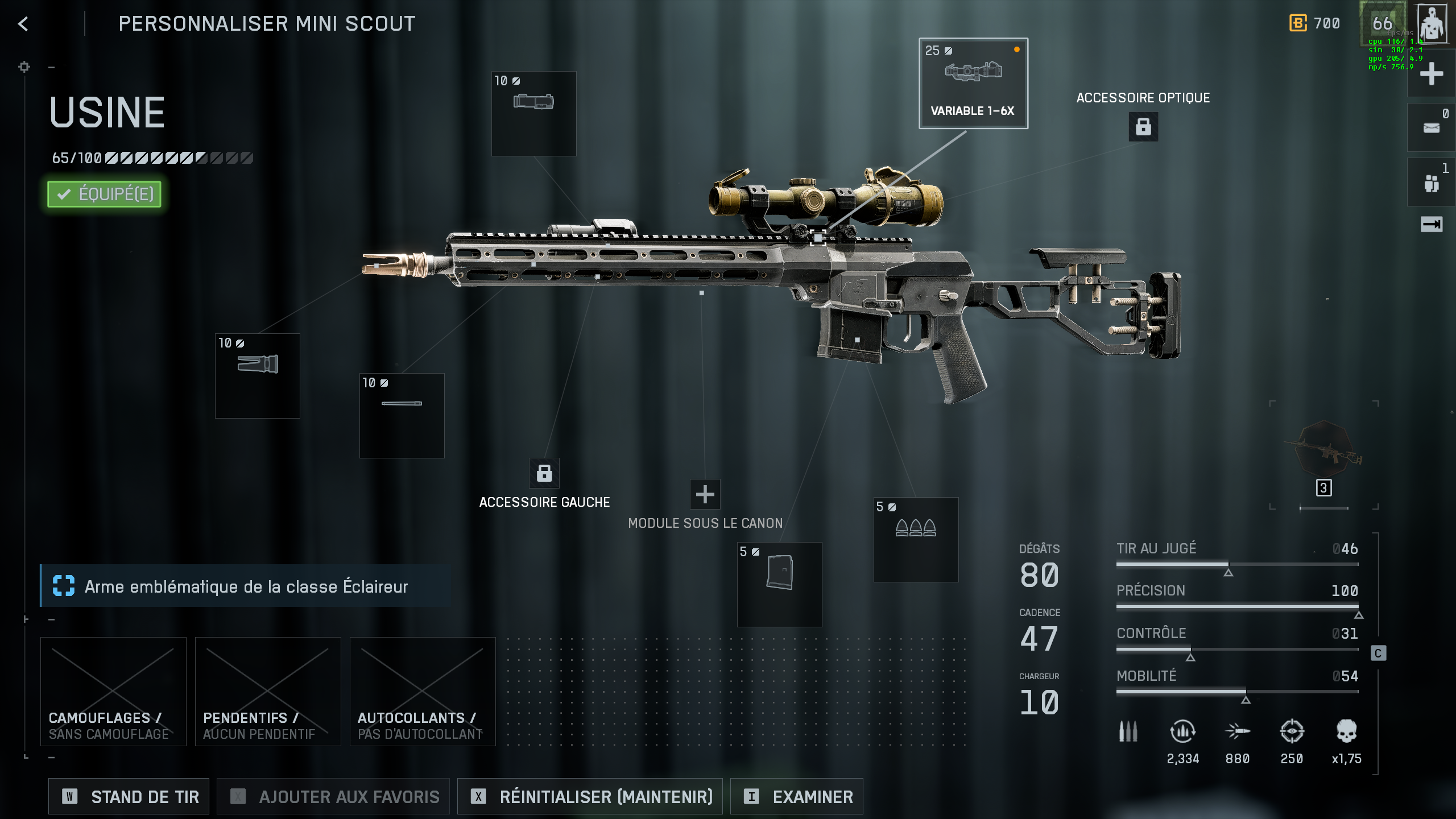Go to the Stand de Tir
This screenshot has width=1456, height=819.
(x=129, y=797)
